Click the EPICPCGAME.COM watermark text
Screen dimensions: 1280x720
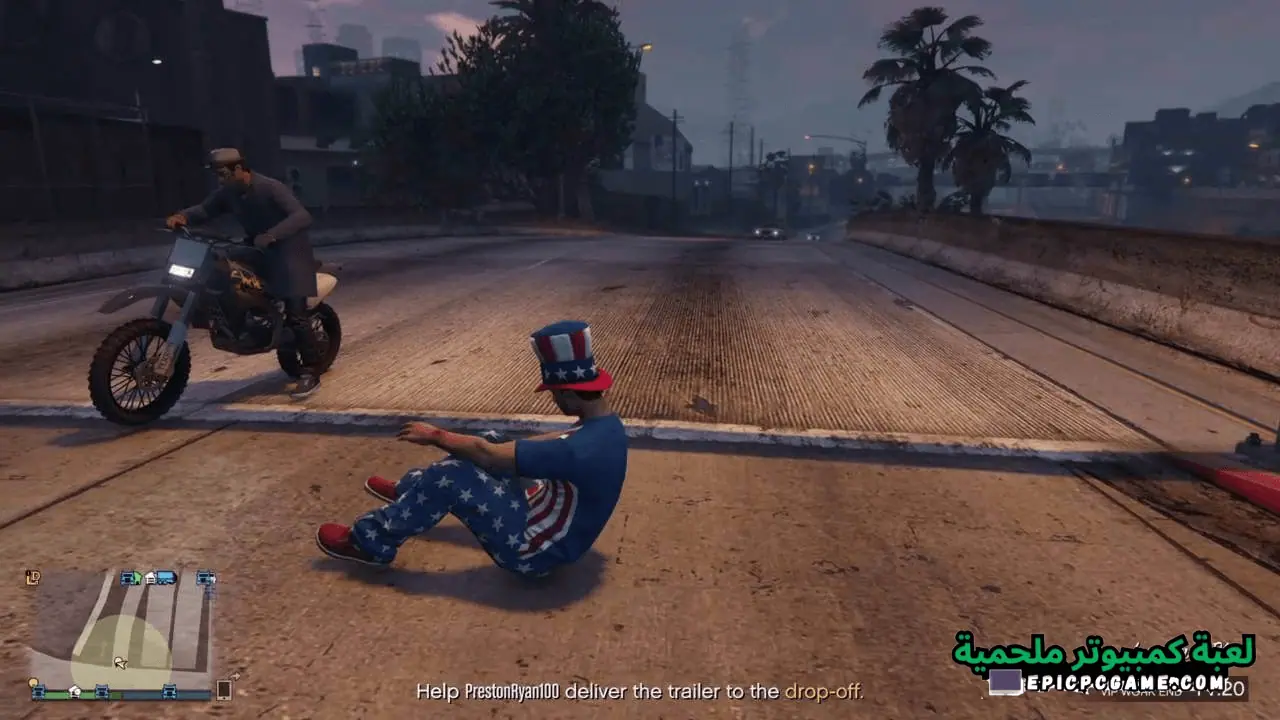coord(1125,683)
